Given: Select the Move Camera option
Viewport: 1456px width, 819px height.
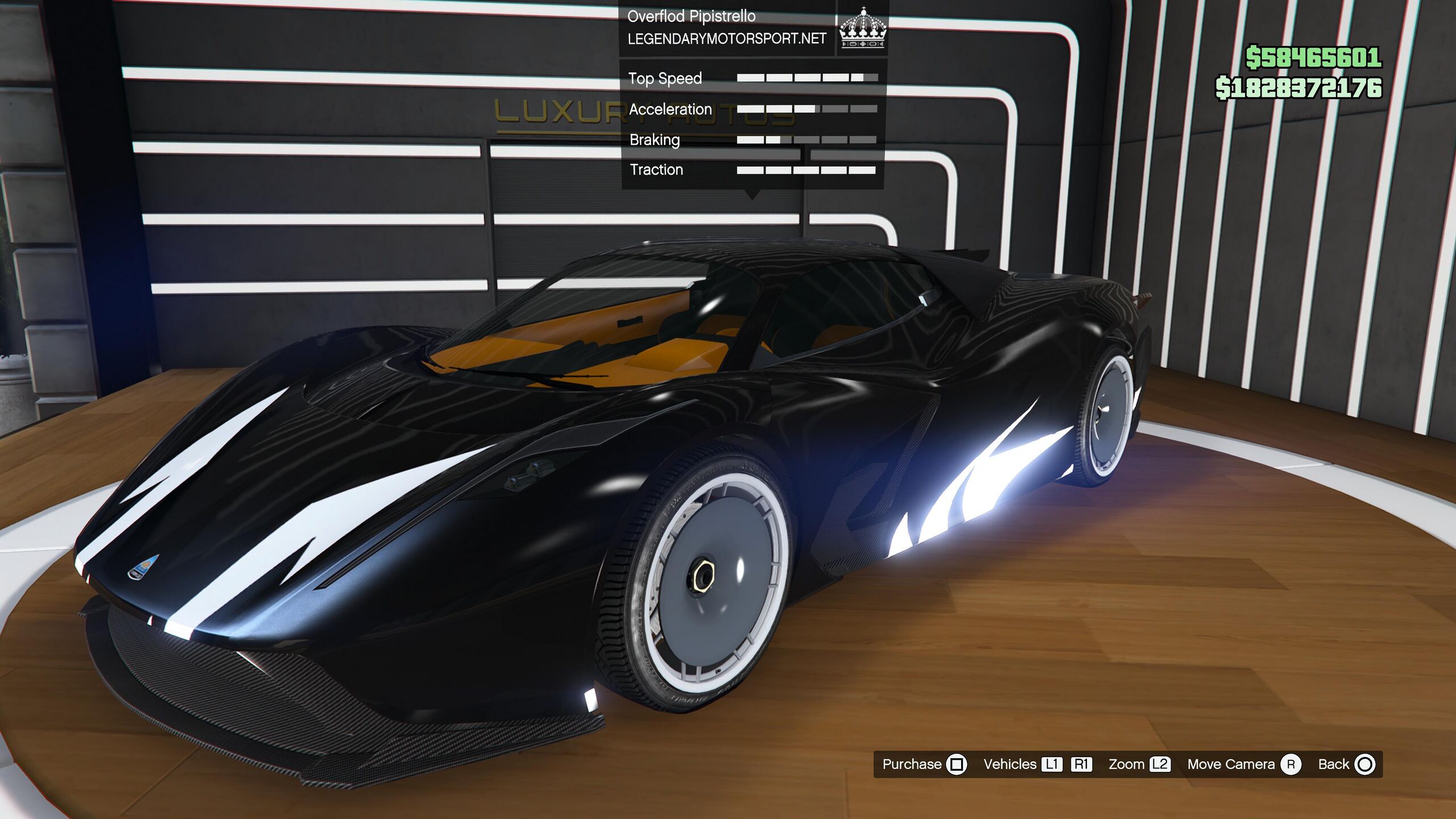Looking at the screenshot, I should click(x=1243, y=764).
